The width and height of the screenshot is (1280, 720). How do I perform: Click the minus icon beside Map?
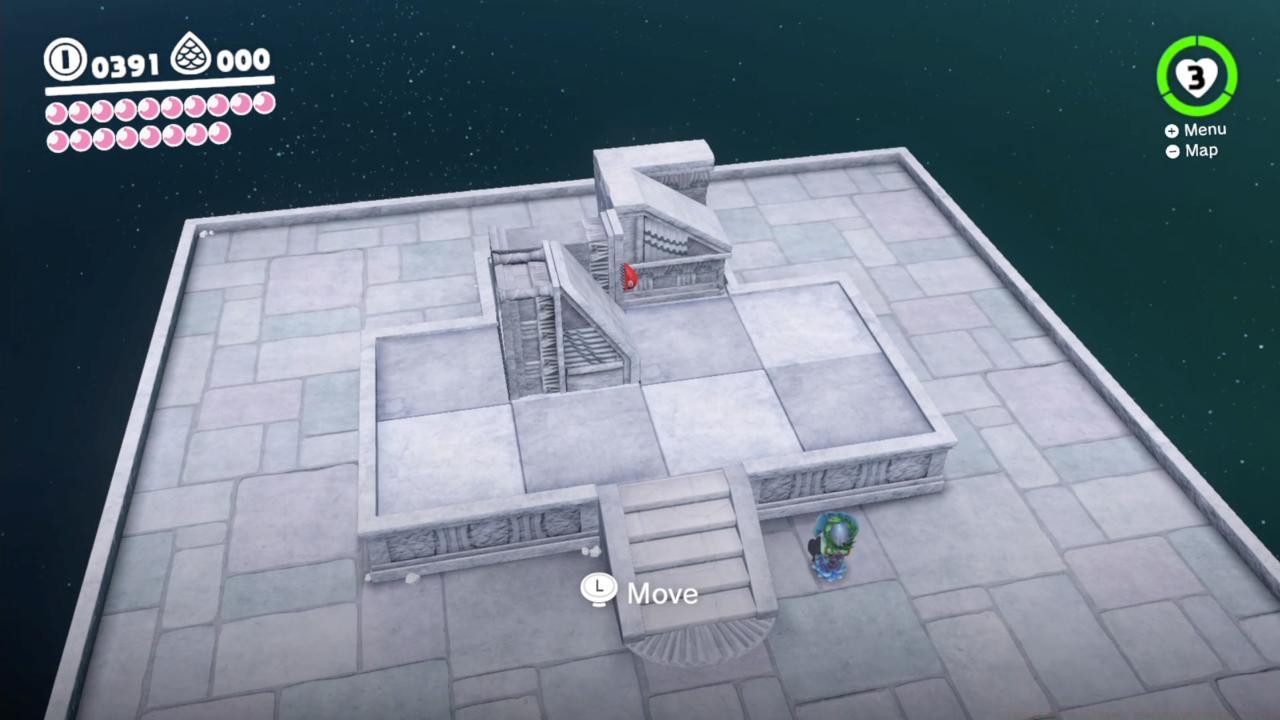[1171, 151]
